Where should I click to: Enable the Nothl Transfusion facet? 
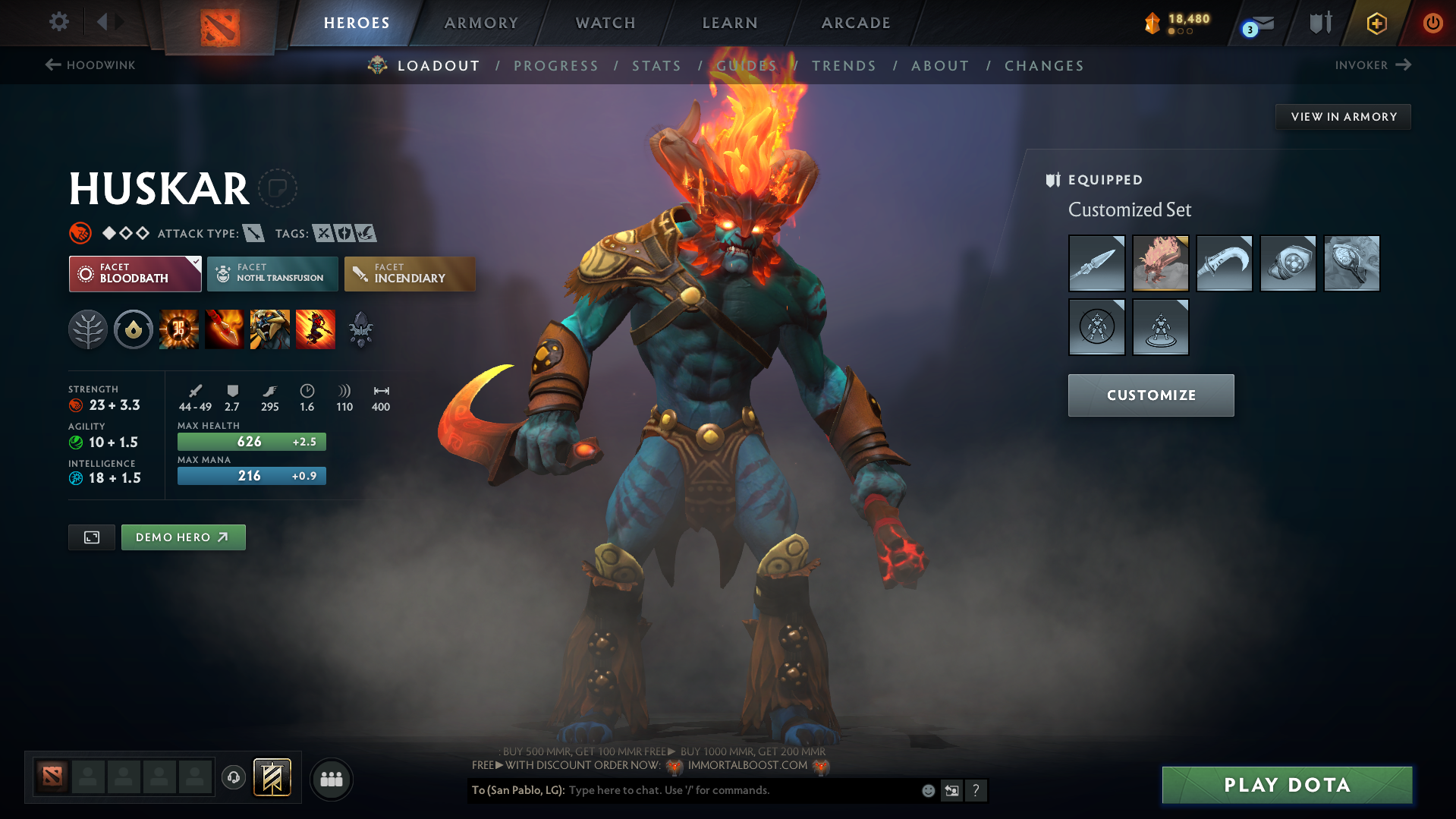(272, 273)
